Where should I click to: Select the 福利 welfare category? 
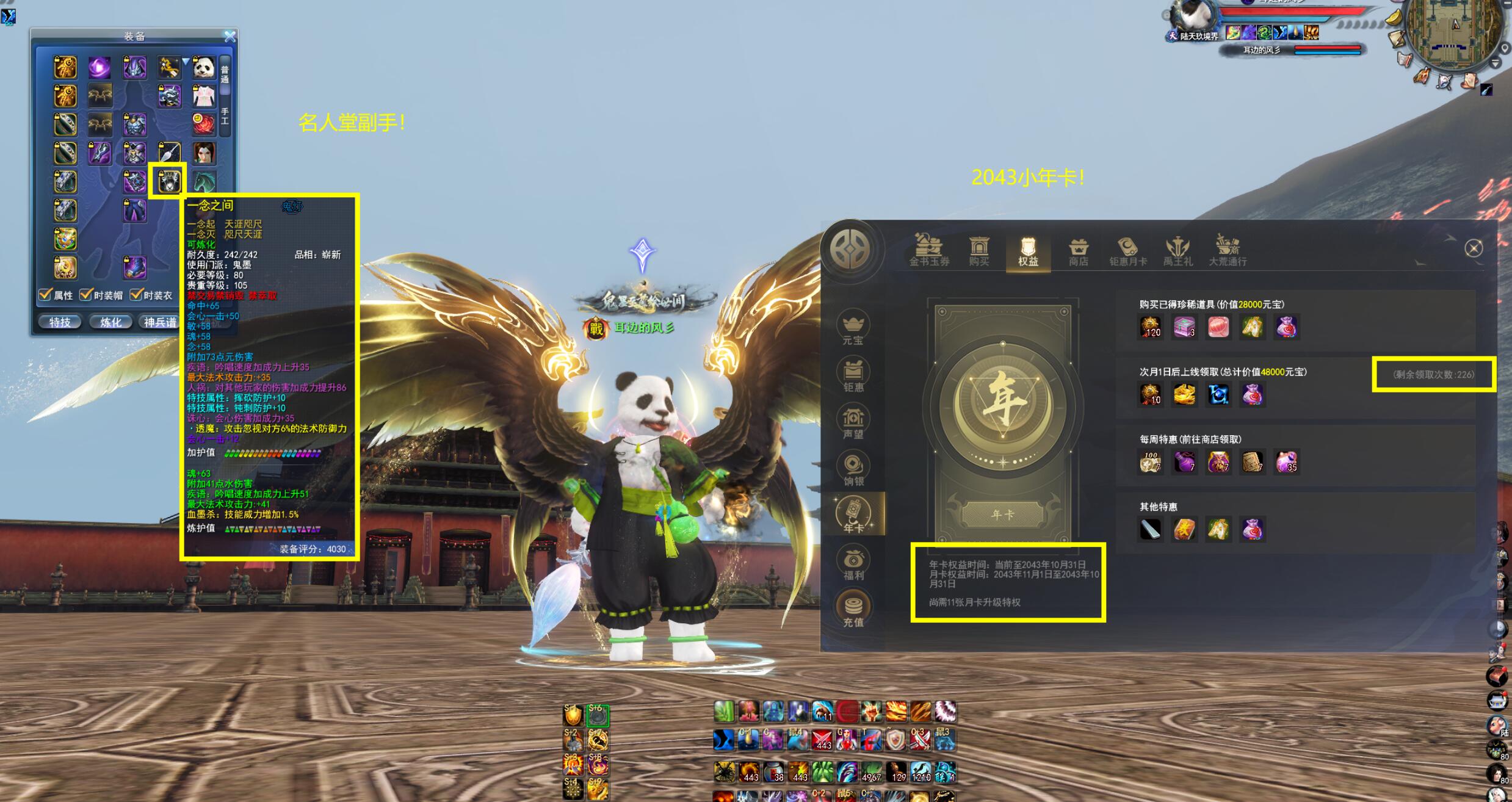click(853, 564)
